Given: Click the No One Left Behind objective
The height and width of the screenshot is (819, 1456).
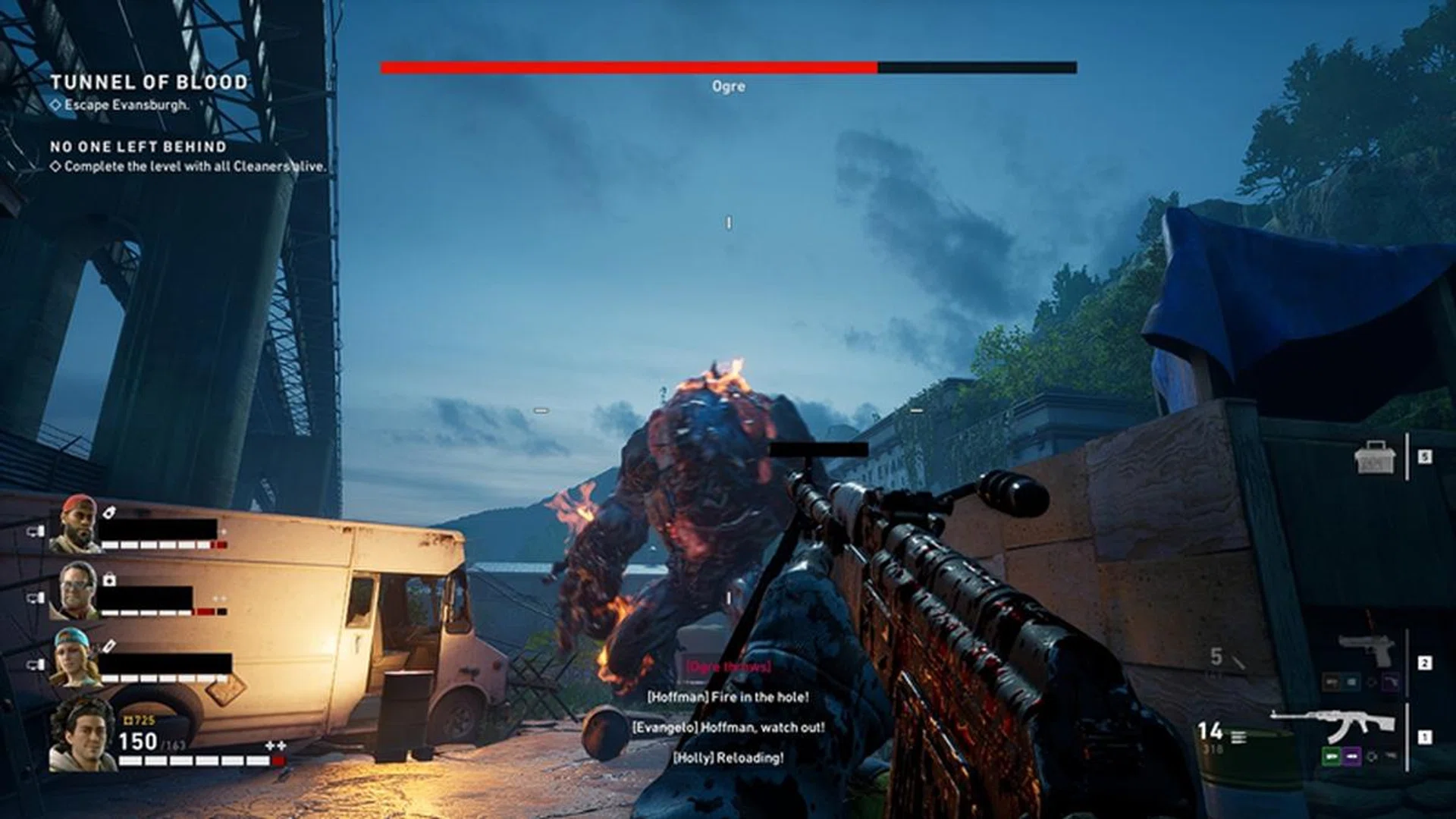Looking at the screenshot, I should [138, 147].
